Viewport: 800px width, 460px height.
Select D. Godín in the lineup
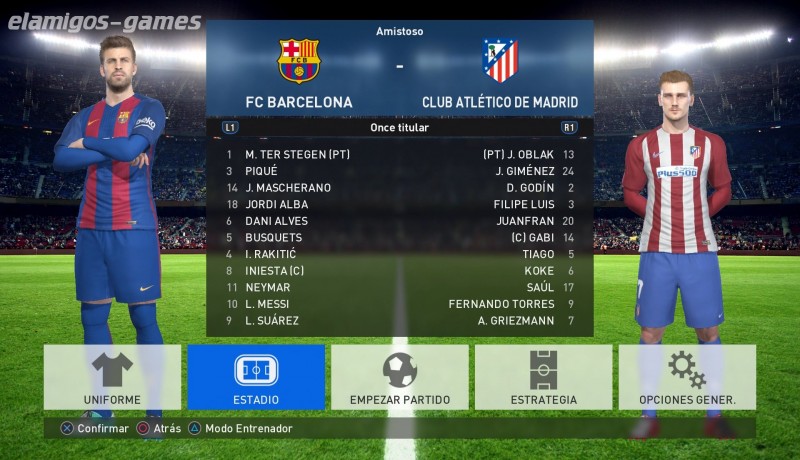[530, 188]
